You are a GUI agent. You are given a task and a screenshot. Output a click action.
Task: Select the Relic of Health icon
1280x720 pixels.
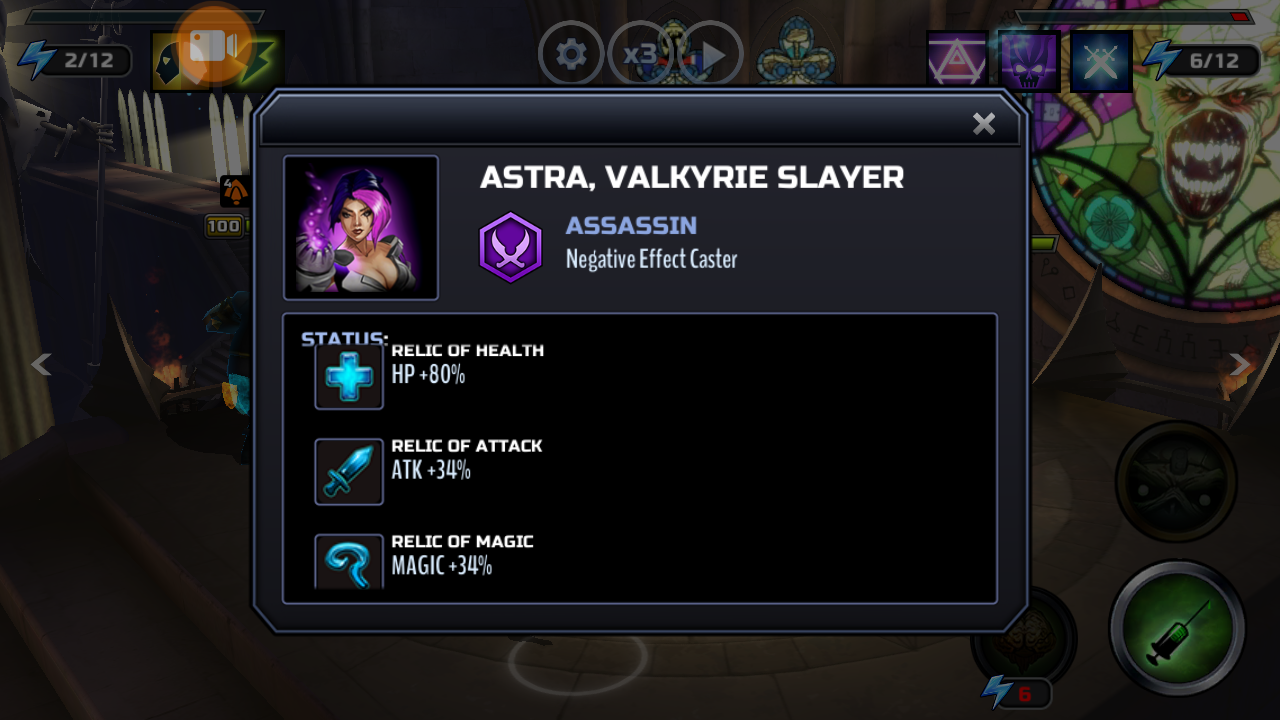[349, 377]
